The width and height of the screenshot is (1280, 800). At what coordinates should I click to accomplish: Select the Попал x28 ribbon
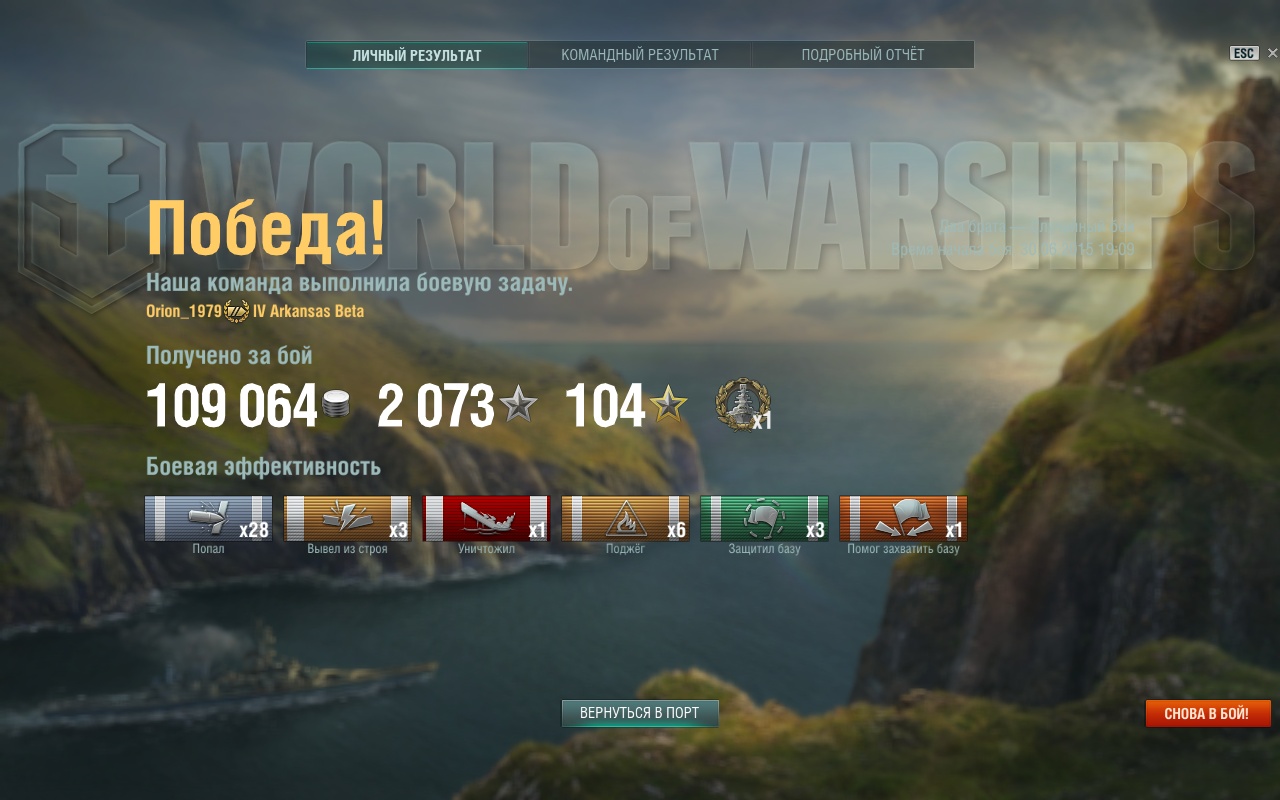click(x=208, y=518)
